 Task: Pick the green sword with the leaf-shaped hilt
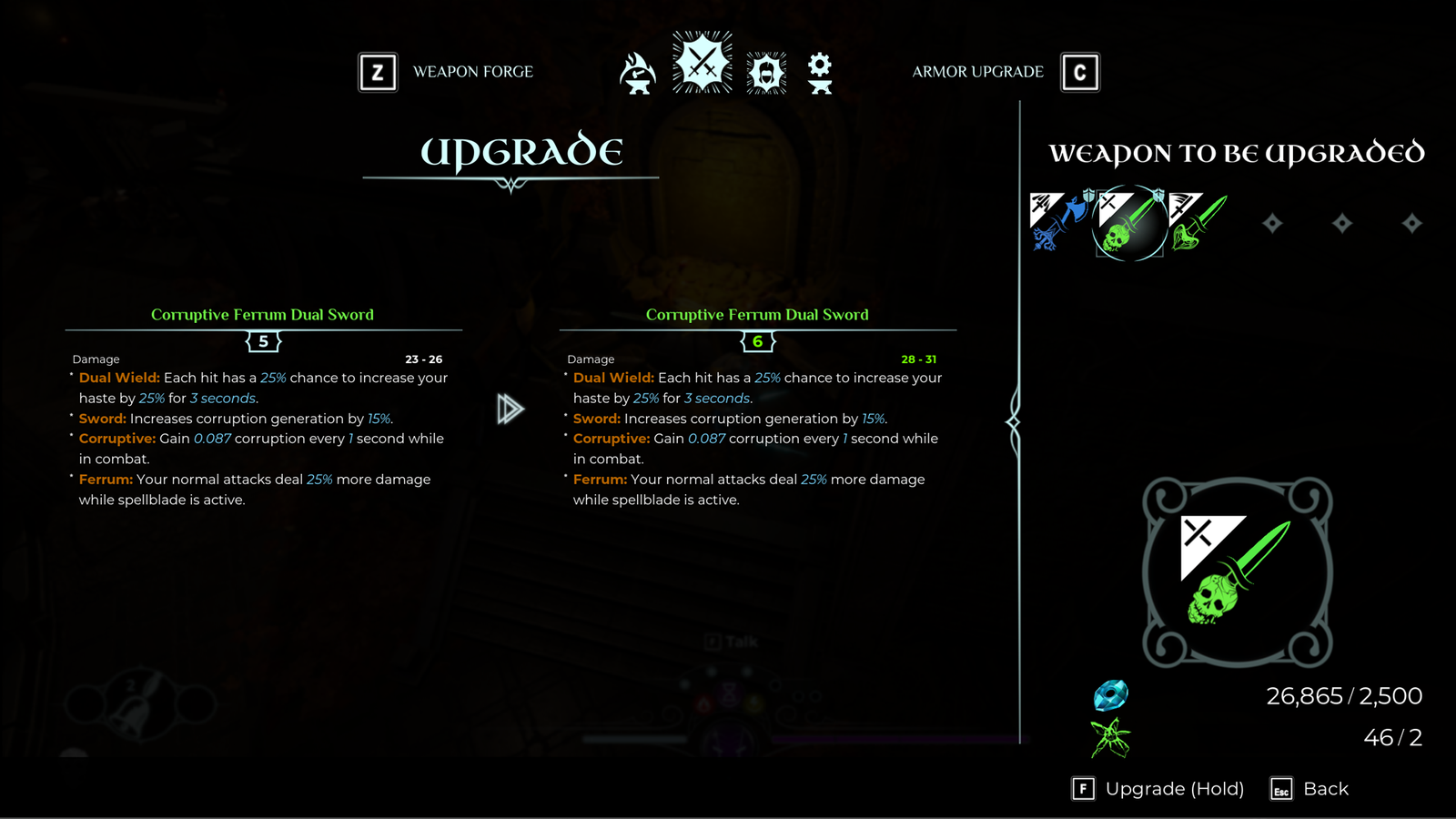[x=1198, y=221]
